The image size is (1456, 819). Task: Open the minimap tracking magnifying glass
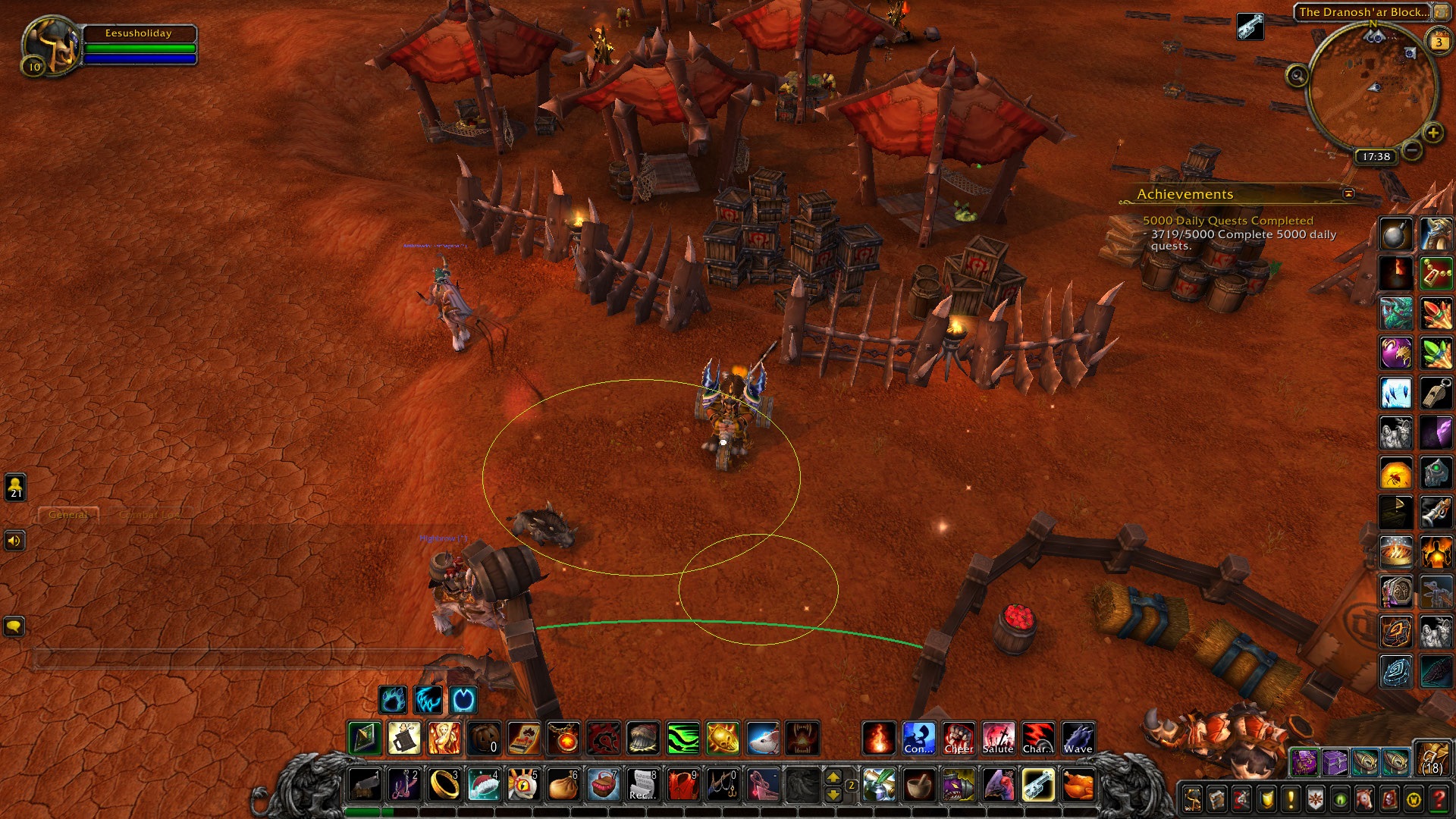click(x=1298, y=76)
